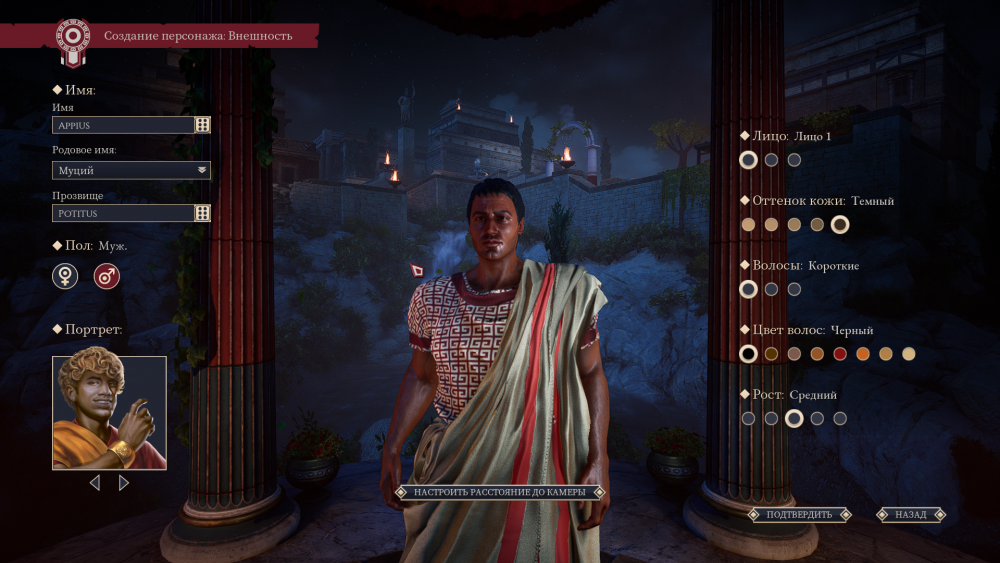Image resolution: width=1000 pixels, height=563 pixels.
Task: Select the male gender symbol
Action: [x=106, y=276]
